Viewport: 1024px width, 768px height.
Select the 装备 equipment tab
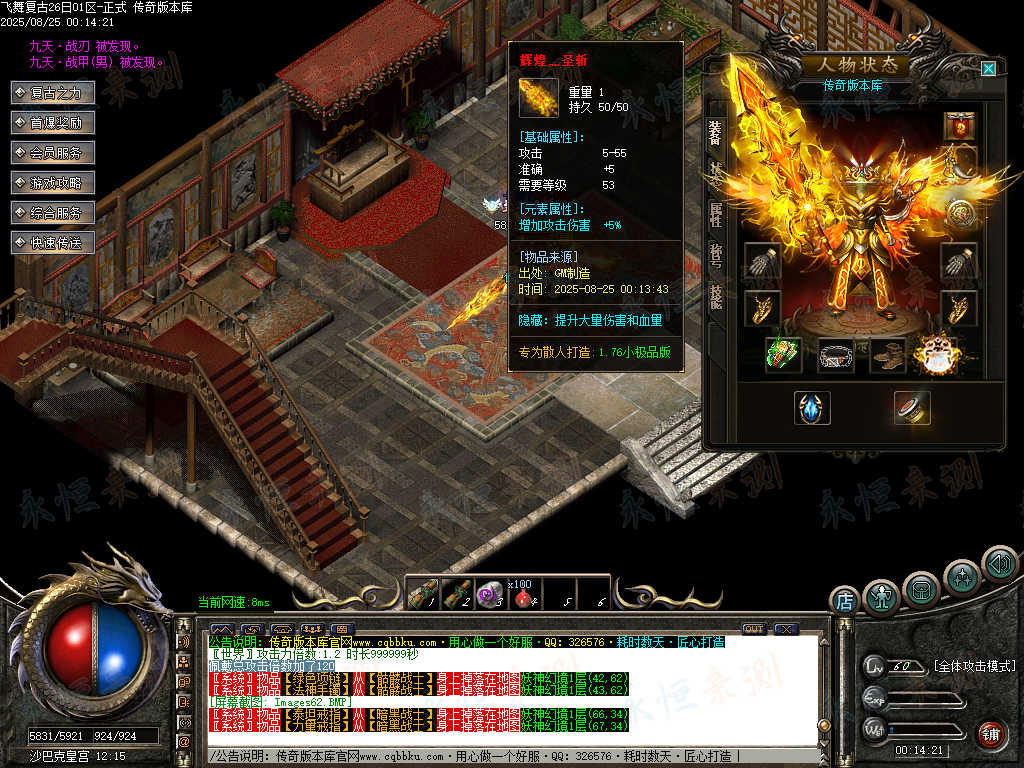coord(716,133)
